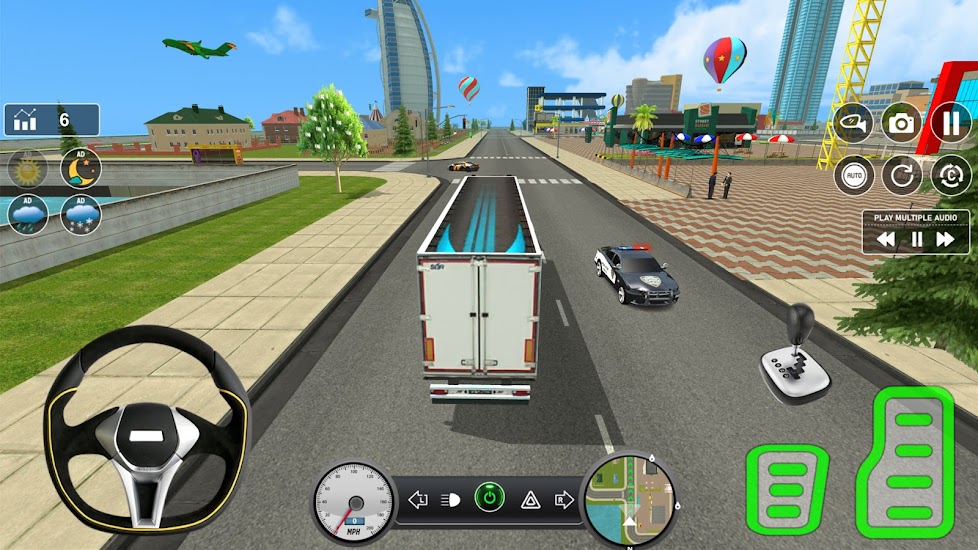
Task: Open the circular minimap
Action: point(628,499)
